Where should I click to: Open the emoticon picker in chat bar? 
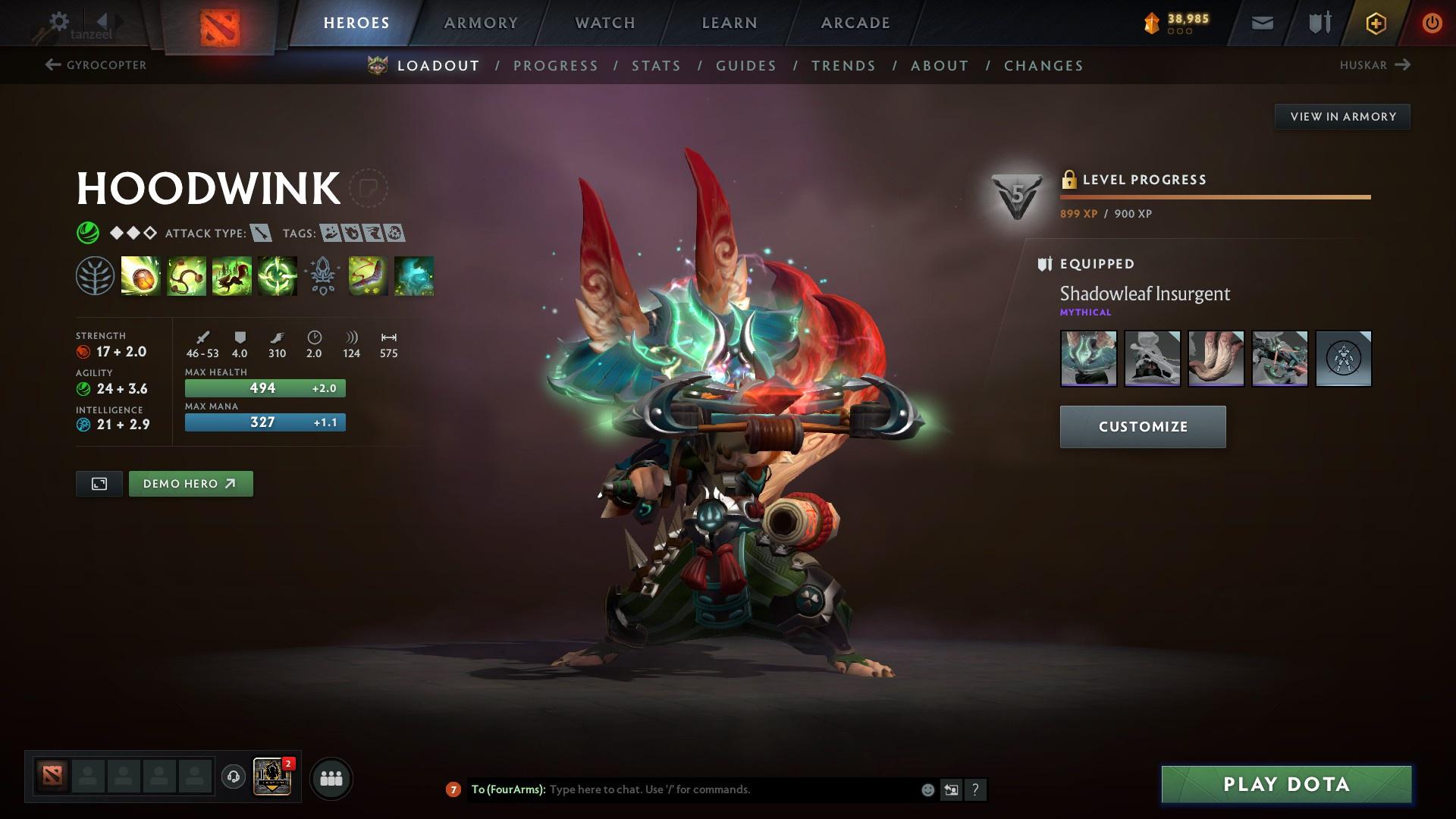click(x=927, y=789)
